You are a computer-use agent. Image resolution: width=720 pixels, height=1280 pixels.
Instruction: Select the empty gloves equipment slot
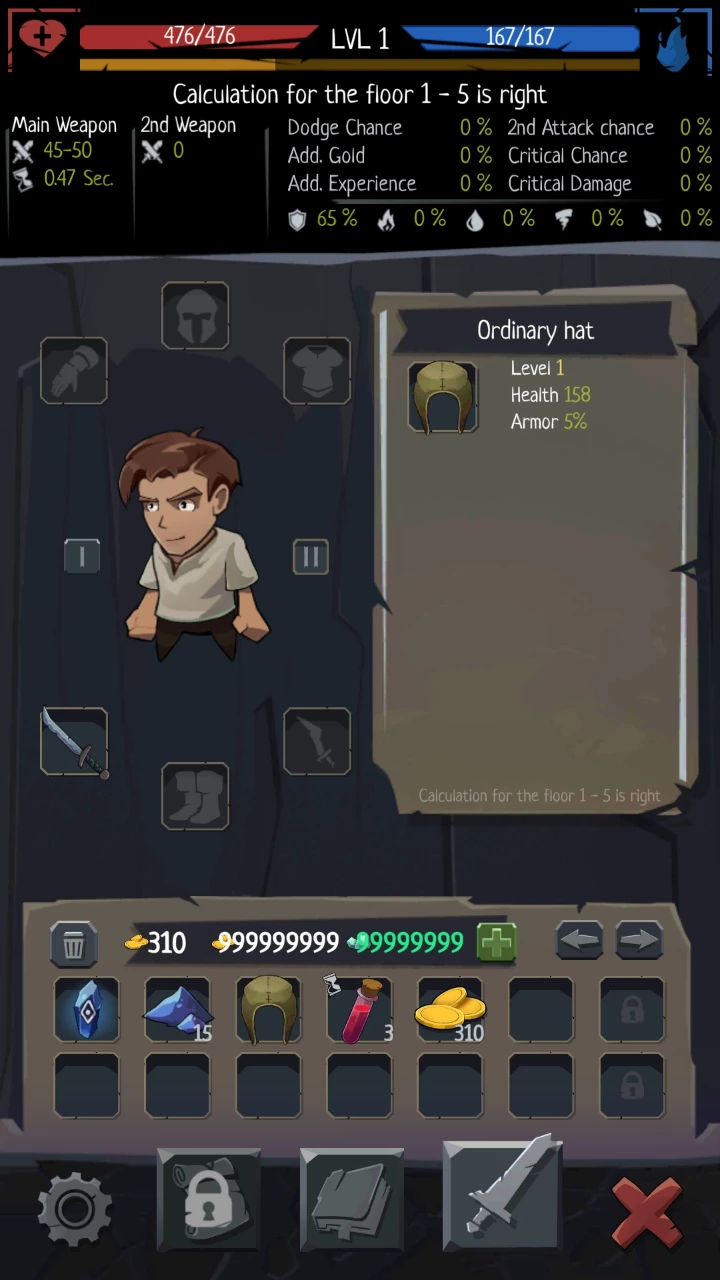point(74,371)
